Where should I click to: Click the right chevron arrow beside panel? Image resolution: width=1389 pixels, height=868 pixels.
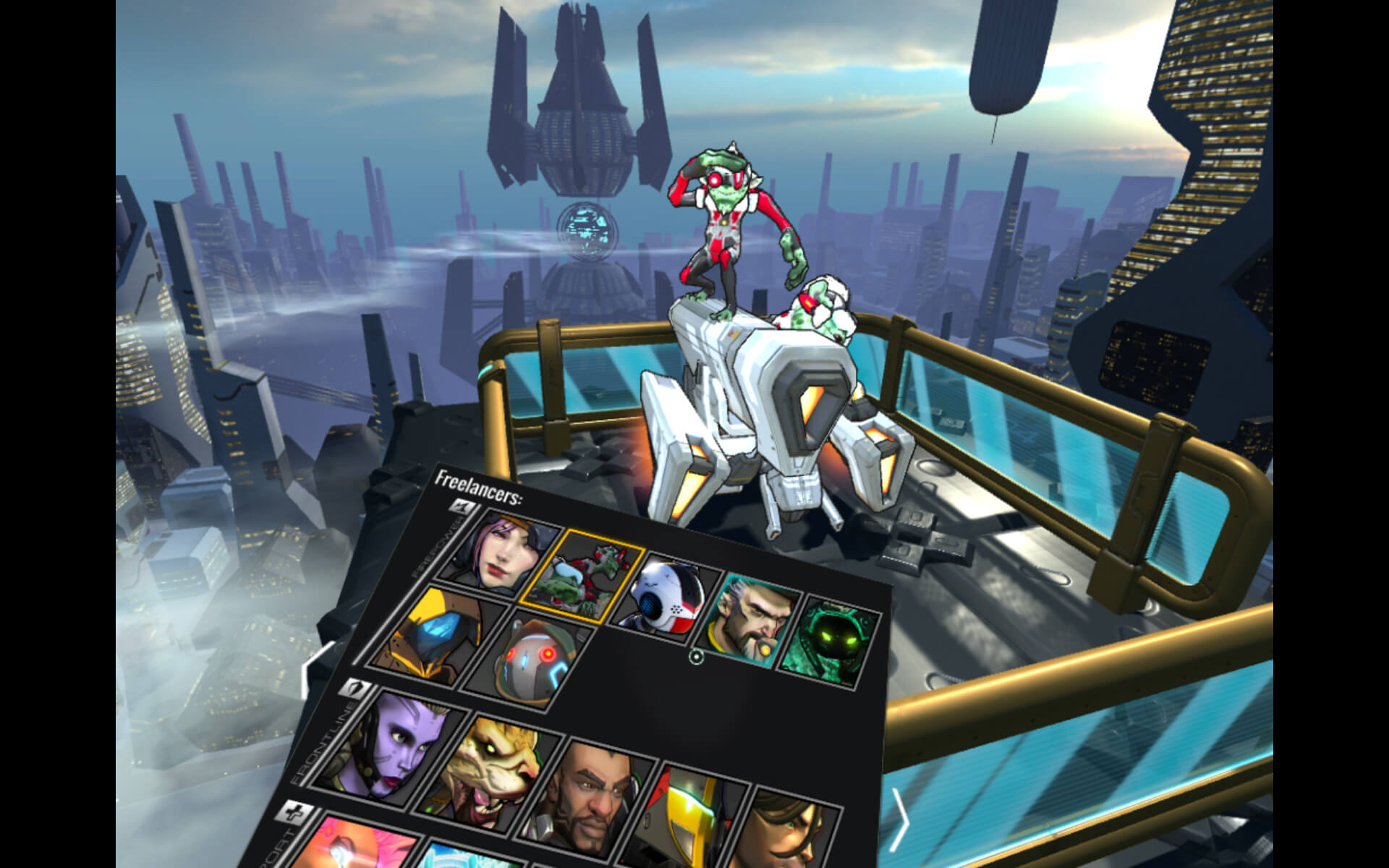click(899, 820)
